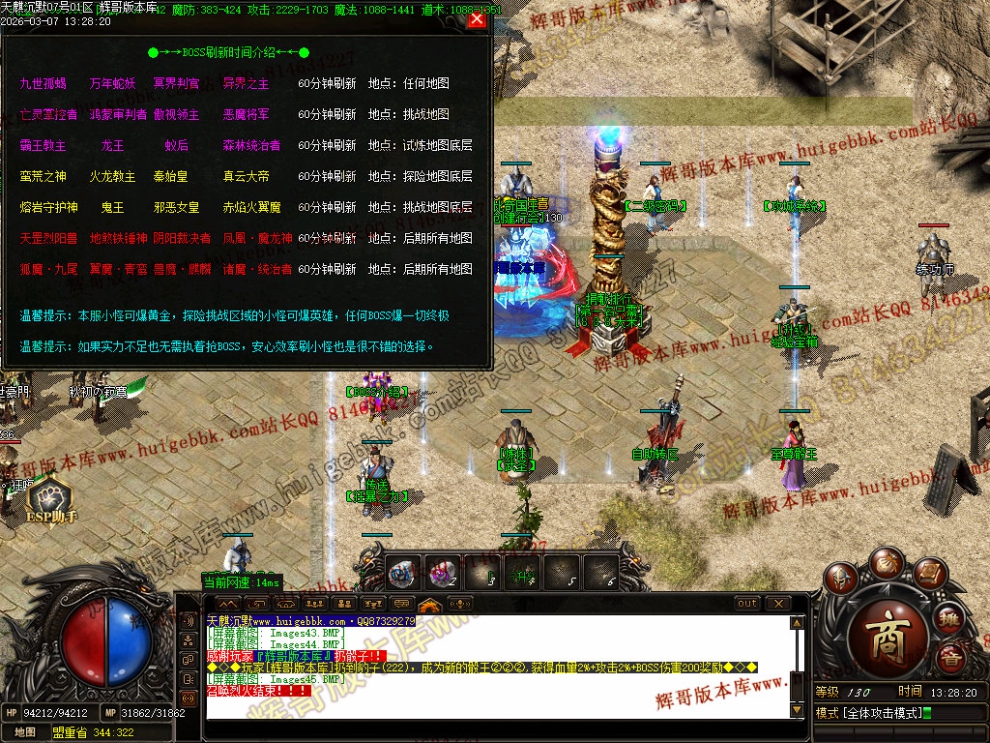This screenshot has width=990, height=743.
Task: Use the first hotbar slot item
Action: pyautogui.click(x=402, y=572)
